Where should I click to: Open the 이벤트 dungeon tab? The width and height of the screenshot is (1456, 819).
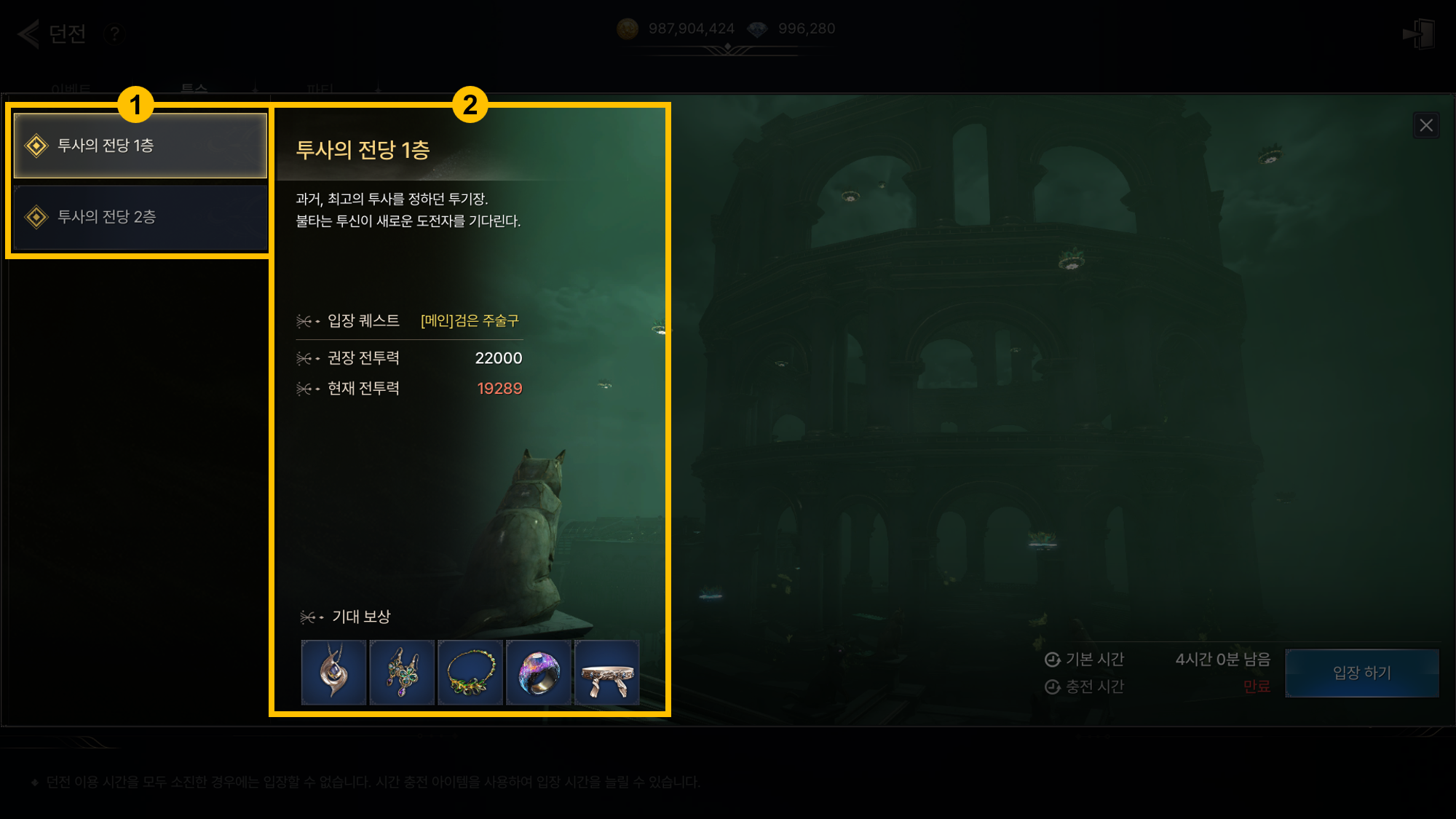coord(71,89)
